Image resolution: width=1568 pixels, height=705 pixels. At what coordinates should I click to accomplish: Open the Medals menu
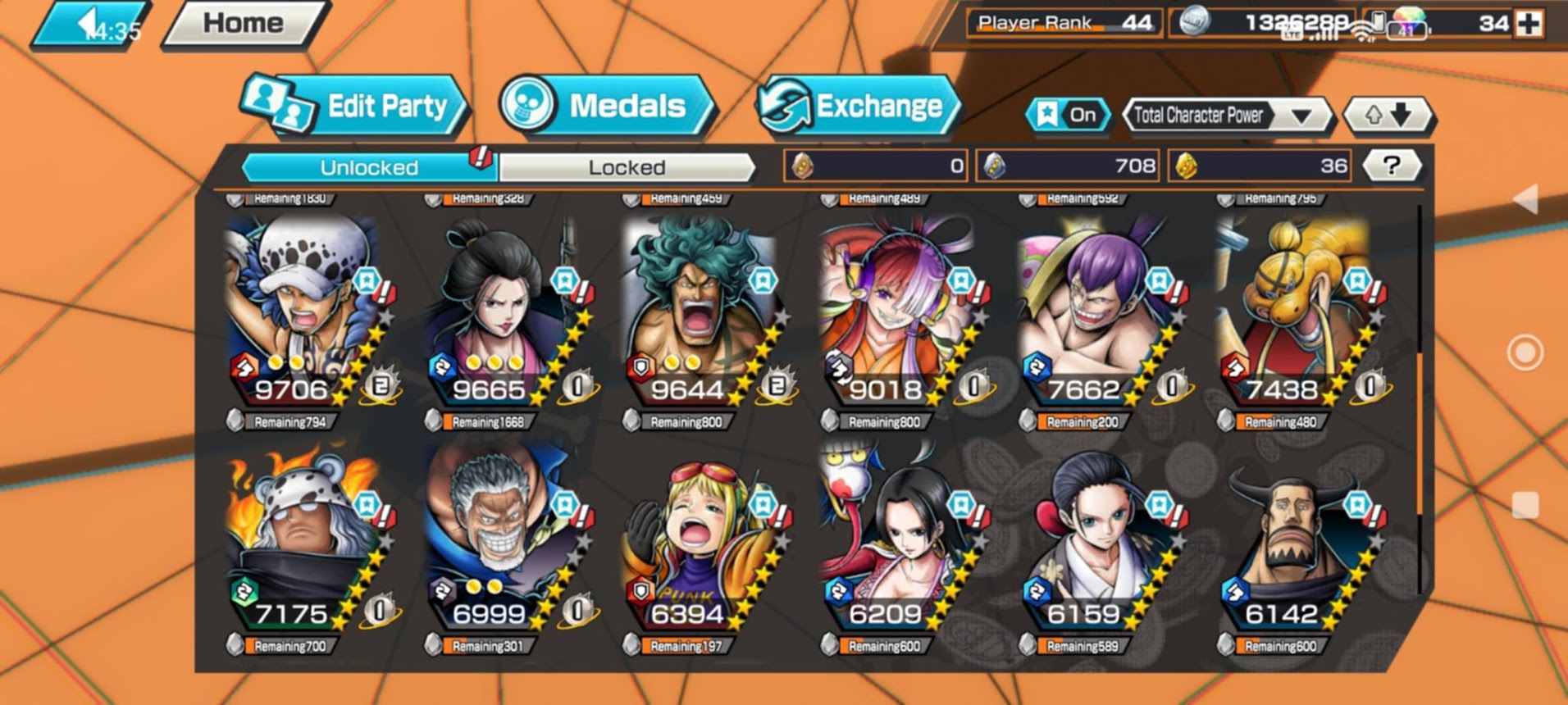click(x=605, y=107)
